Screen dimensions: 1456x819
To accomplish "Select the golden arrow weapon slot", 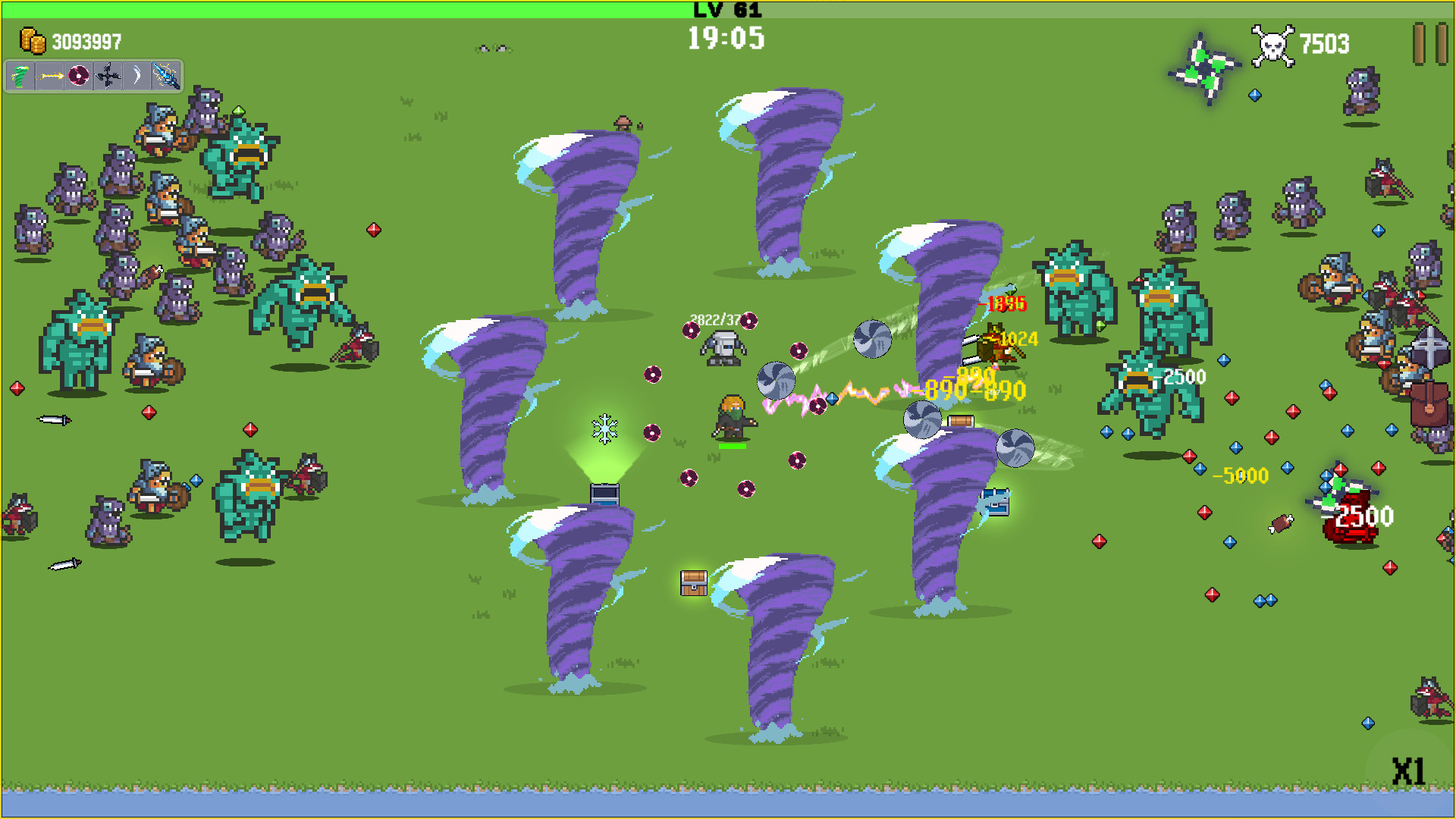I will click(50, 76).
